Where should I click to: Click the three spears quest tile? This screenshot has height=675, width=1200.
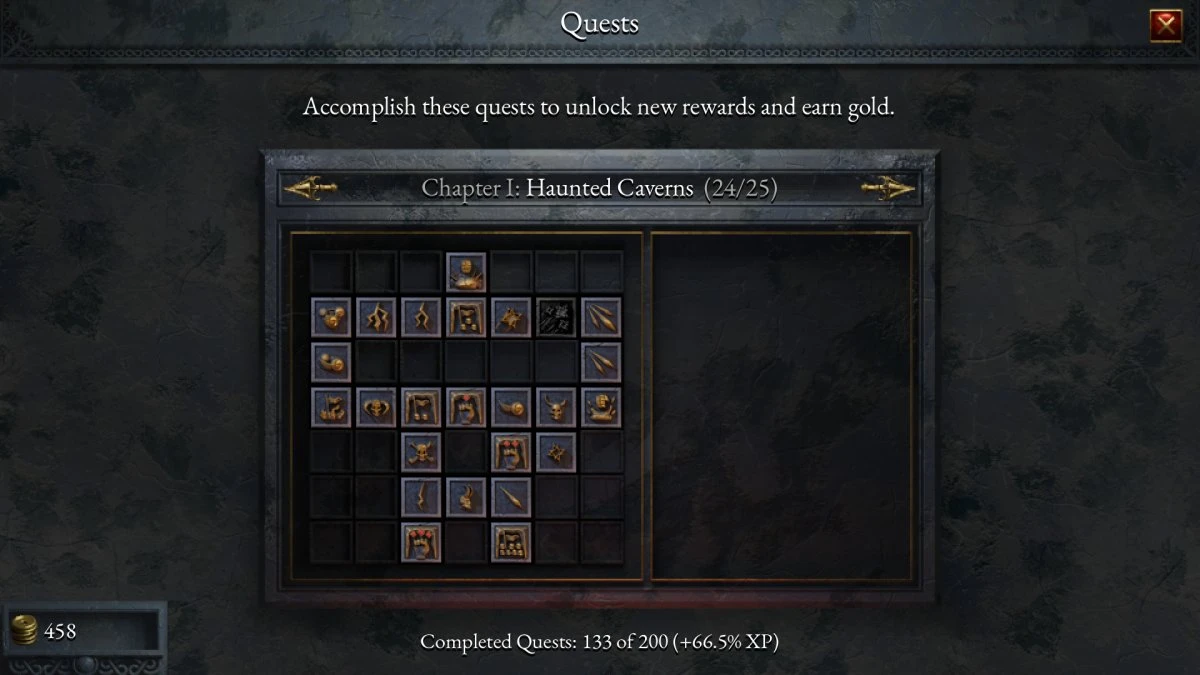601,317
